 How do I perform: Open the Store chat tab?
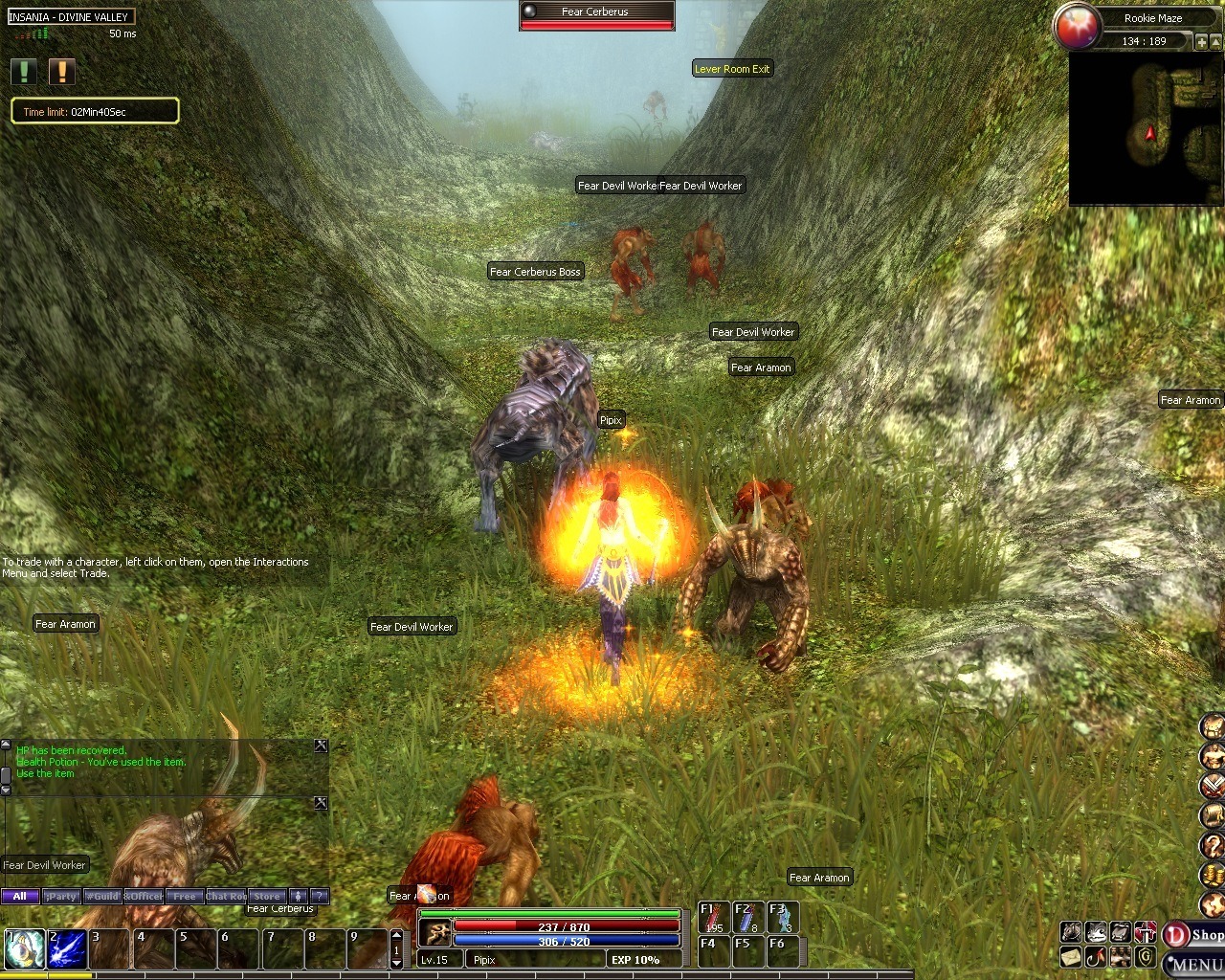click(x=267, y=897)
